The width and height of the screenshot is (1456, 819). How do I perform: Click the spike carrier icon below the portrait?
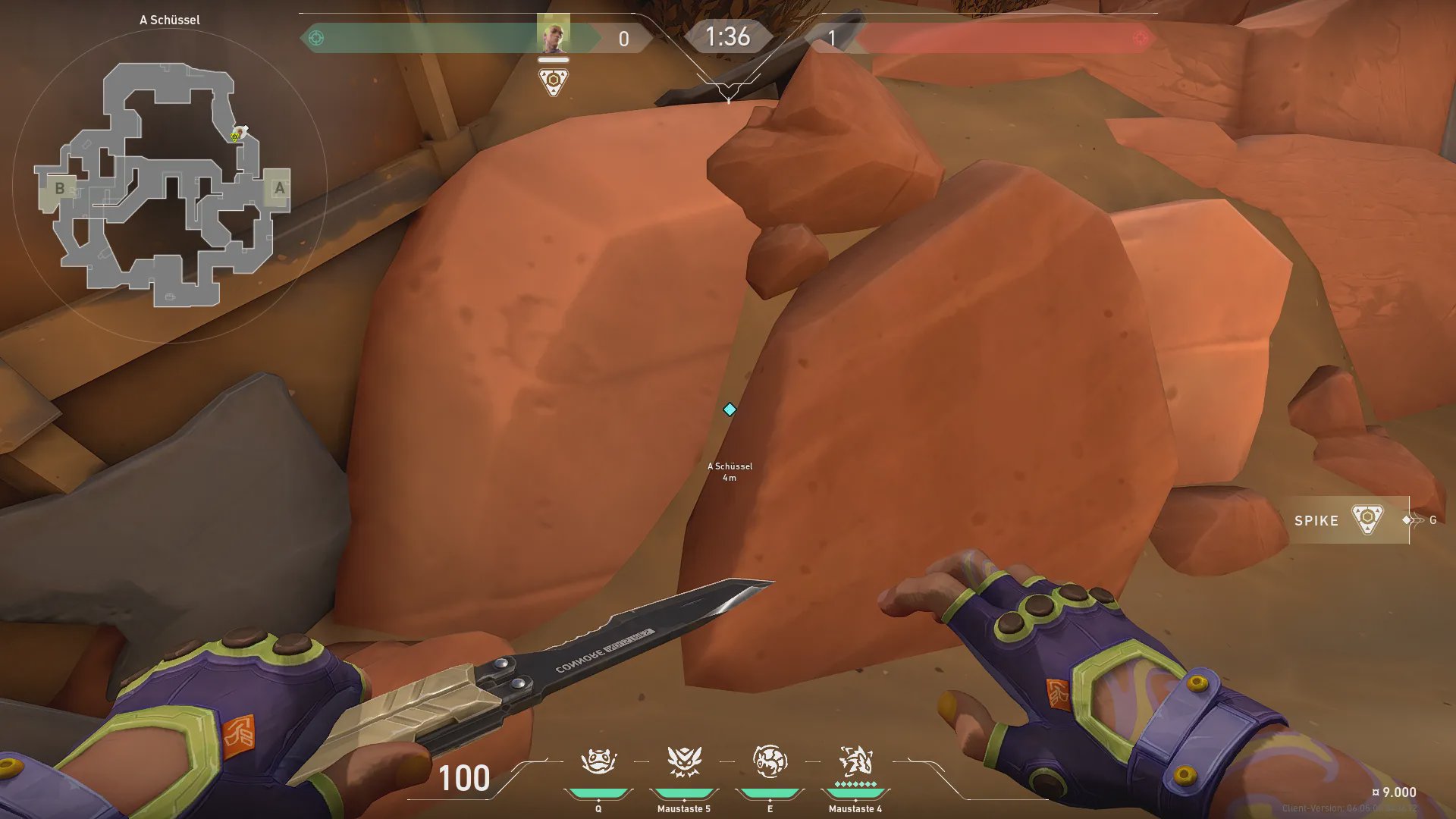553,81
